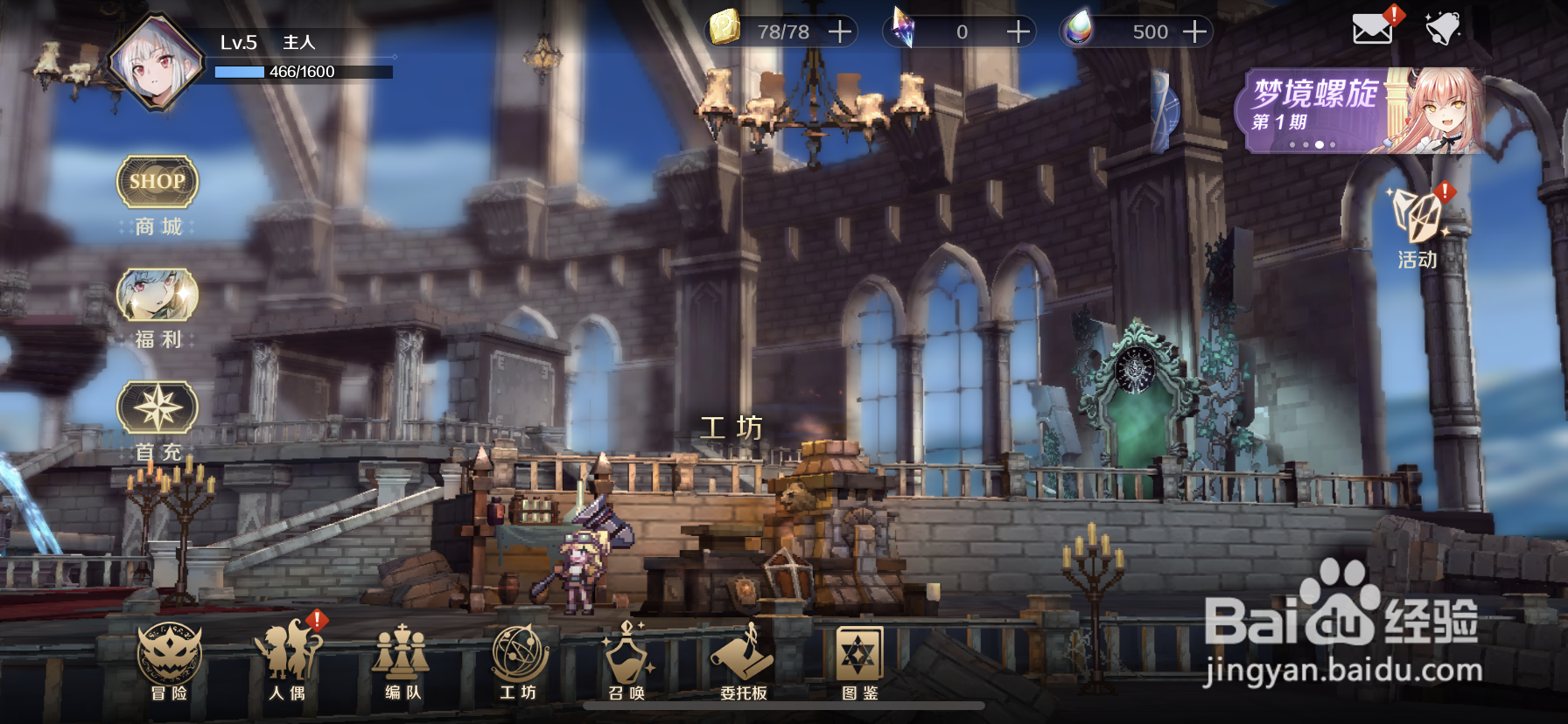
Task: Add stamina with the 78/78 plus button
Action: [840, 32]
